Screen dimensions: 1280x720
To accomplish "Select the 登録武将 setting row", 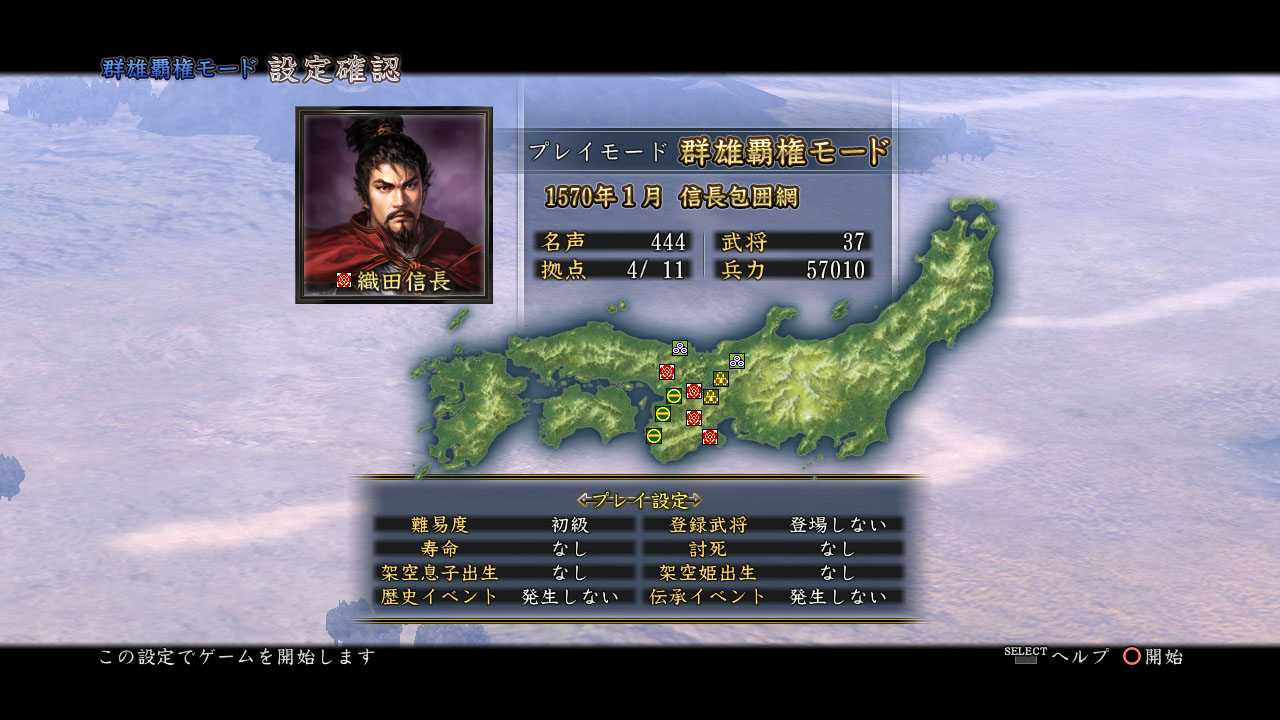I will [x=772, y=524].
